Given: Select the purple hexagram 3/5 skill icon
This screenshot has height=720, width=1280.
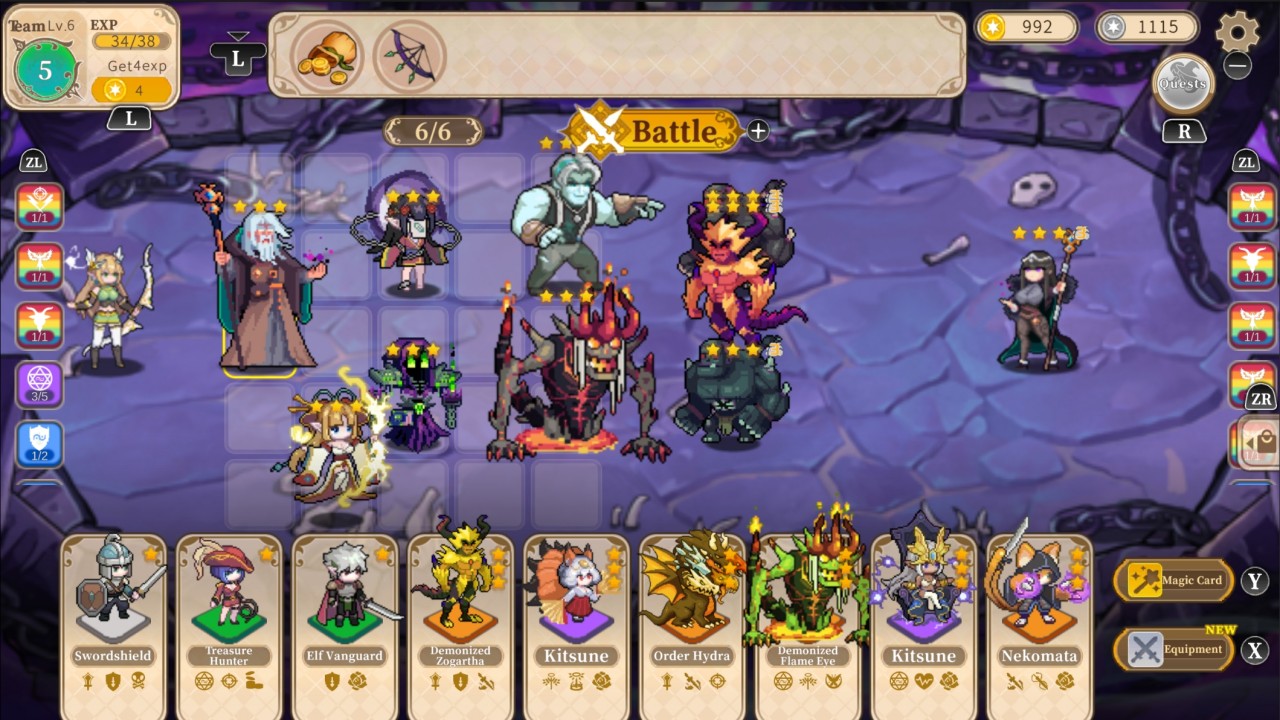Looking at the screenshot, I should (x=40, y=385).
